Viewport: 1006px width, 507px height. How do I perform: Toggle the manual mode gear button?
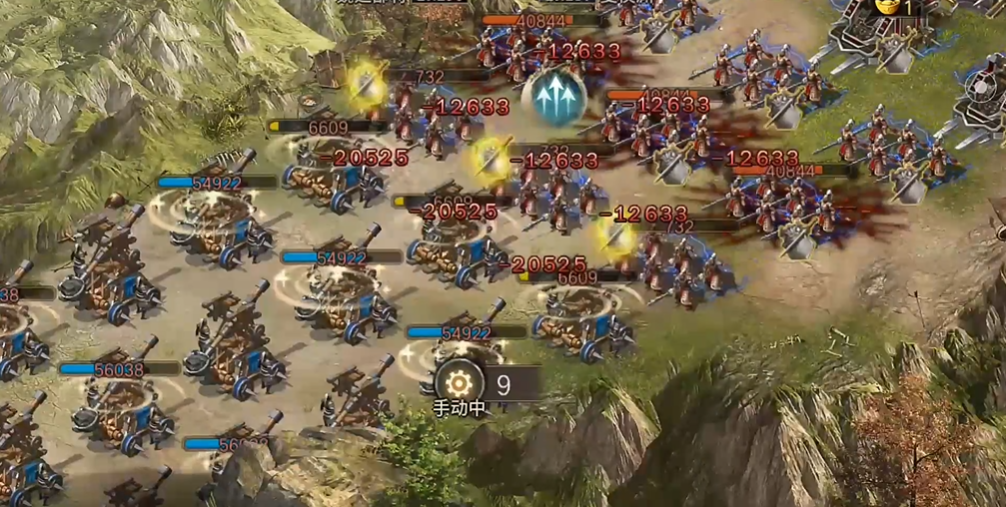459,383
